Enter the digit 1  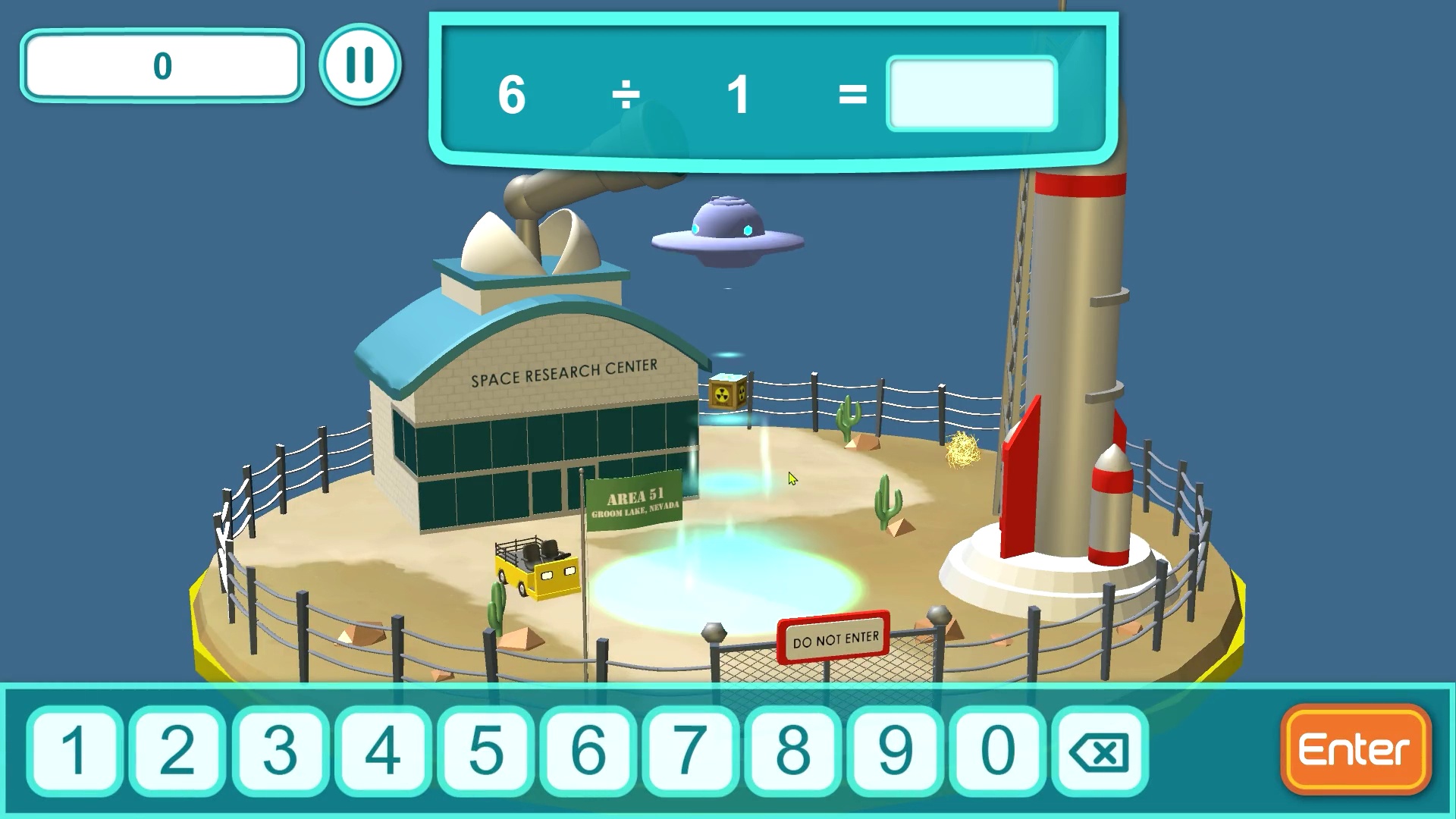coord(74,750)
